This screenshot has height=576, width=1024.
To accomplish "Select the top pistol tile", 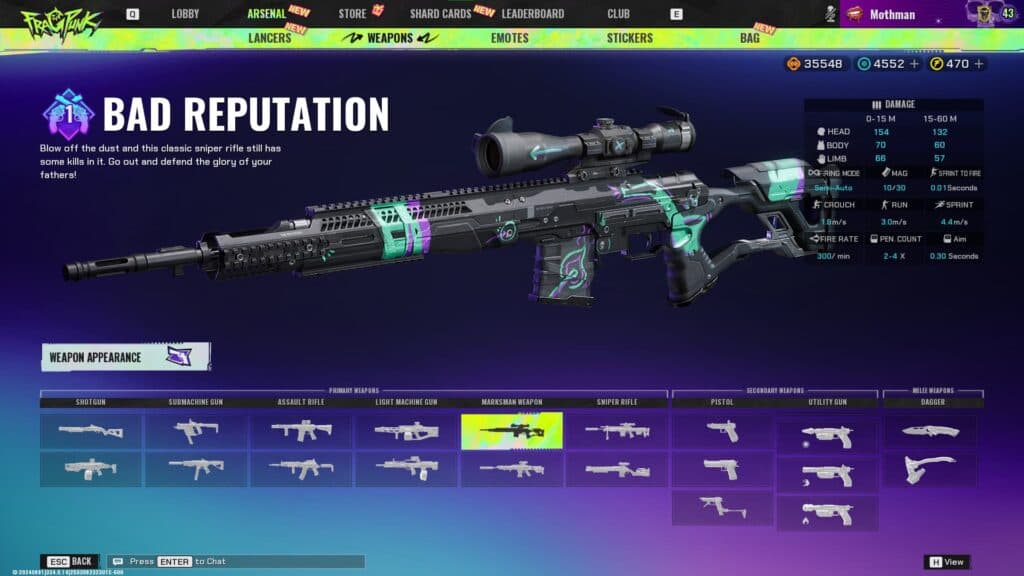I will click(x=722, y=431).
